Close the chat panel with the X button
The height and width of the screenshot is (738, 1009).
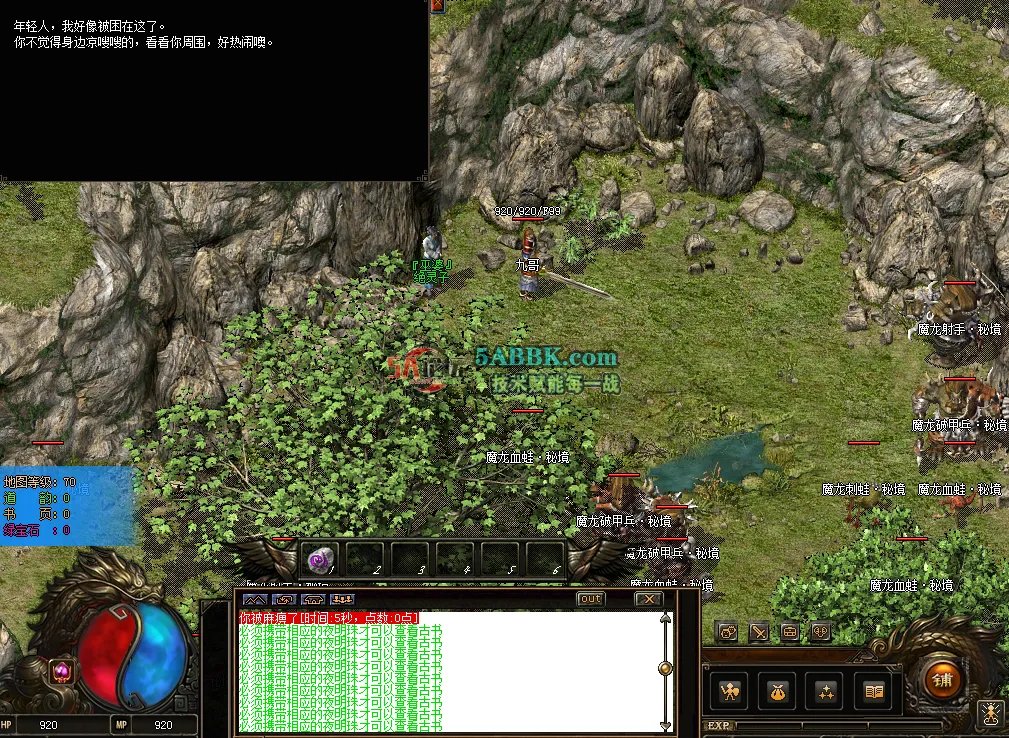[x=649, y=599]
